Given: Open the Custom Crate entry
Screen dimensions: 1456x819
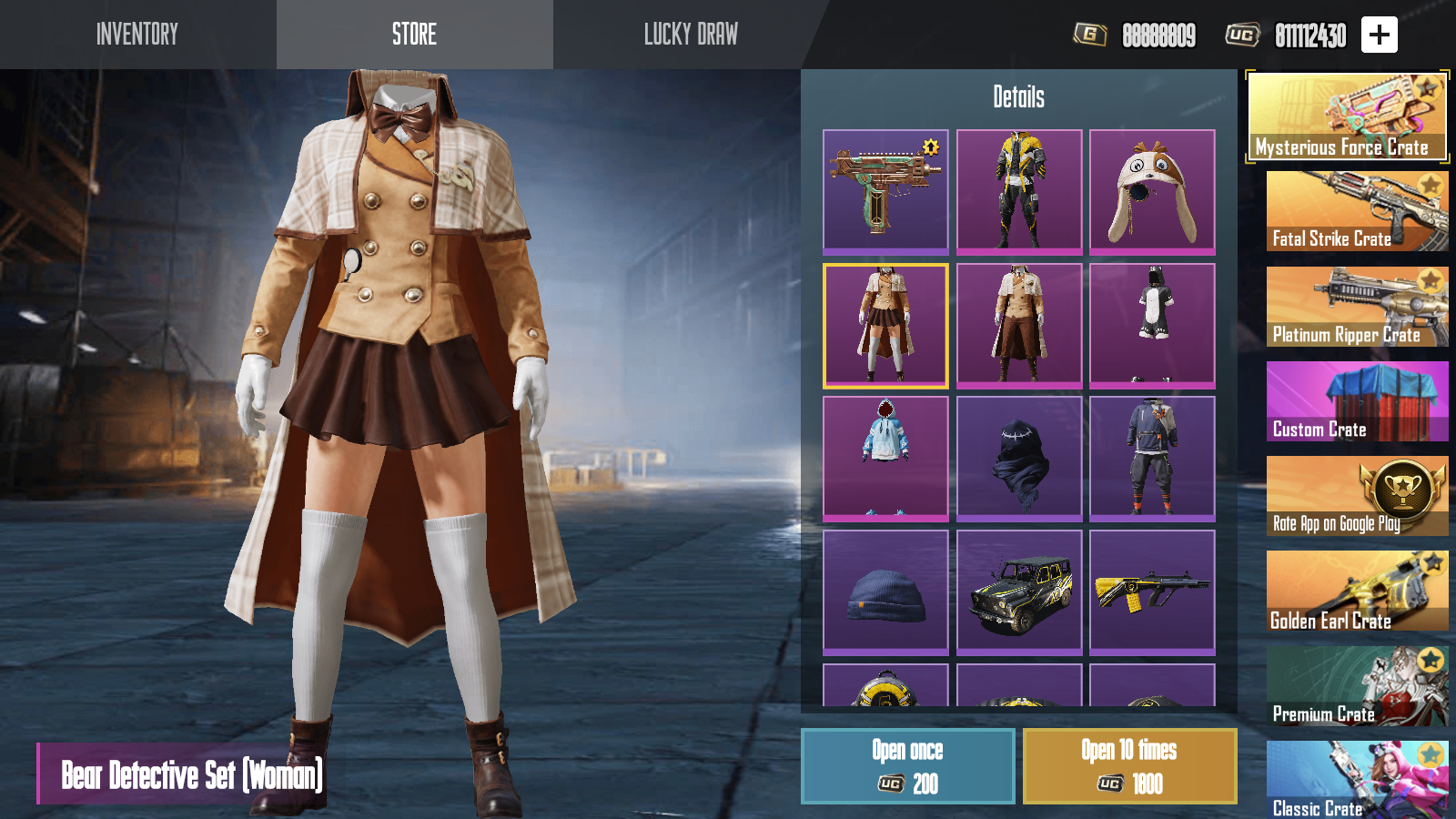Looking at the screenshot, I should click(x=1357, y=401).
